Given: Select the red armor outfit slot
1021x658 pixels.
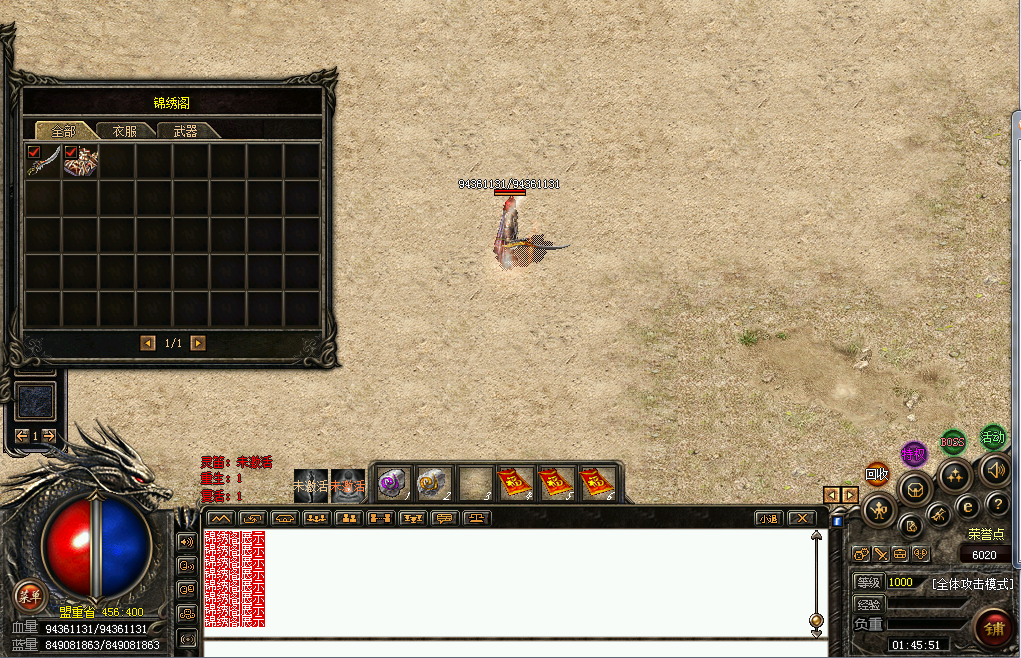Looking at the screenshot, I should [80, 161].
